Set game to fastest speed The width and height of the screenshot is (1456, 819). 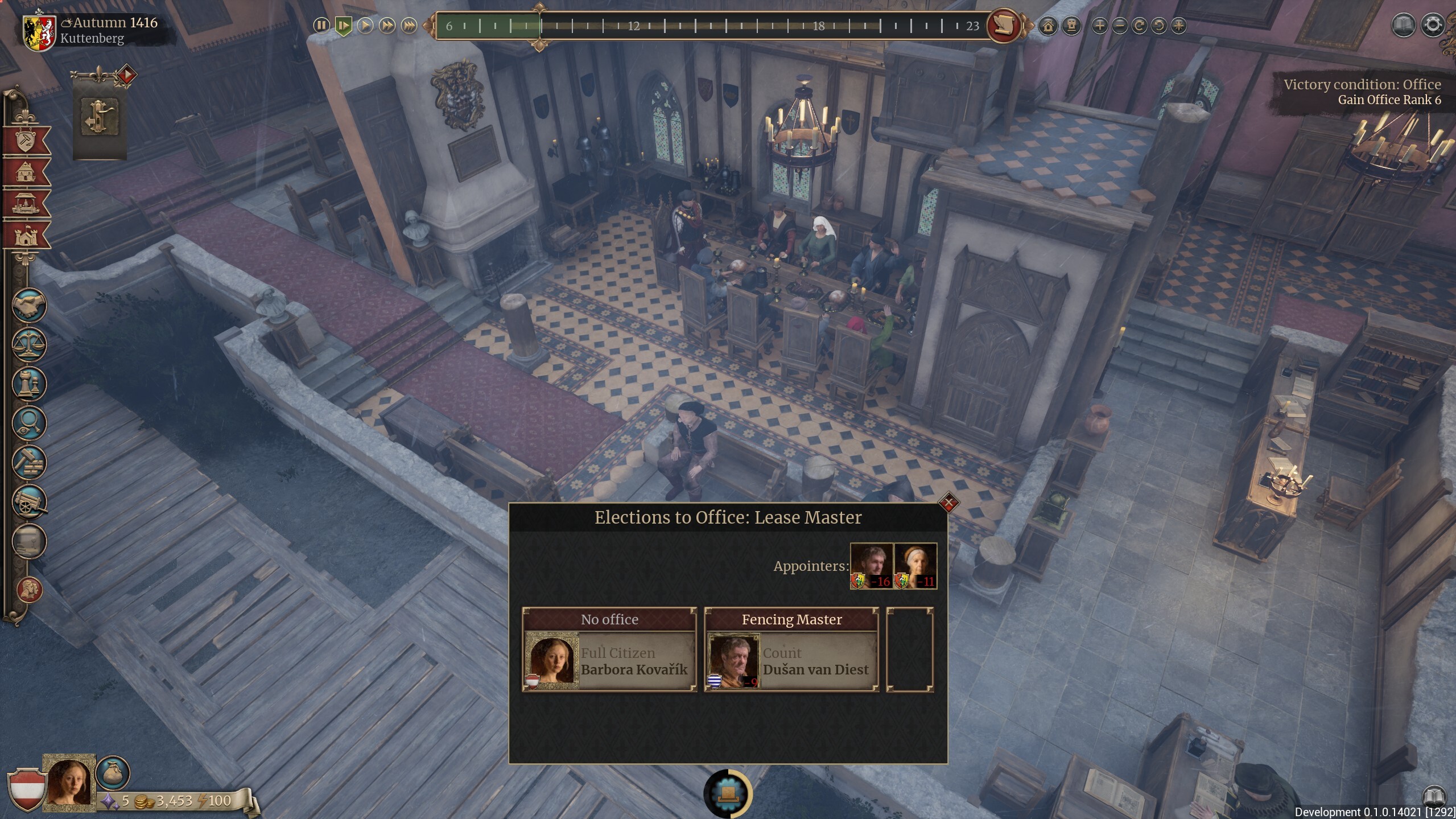tap(409, 25)
